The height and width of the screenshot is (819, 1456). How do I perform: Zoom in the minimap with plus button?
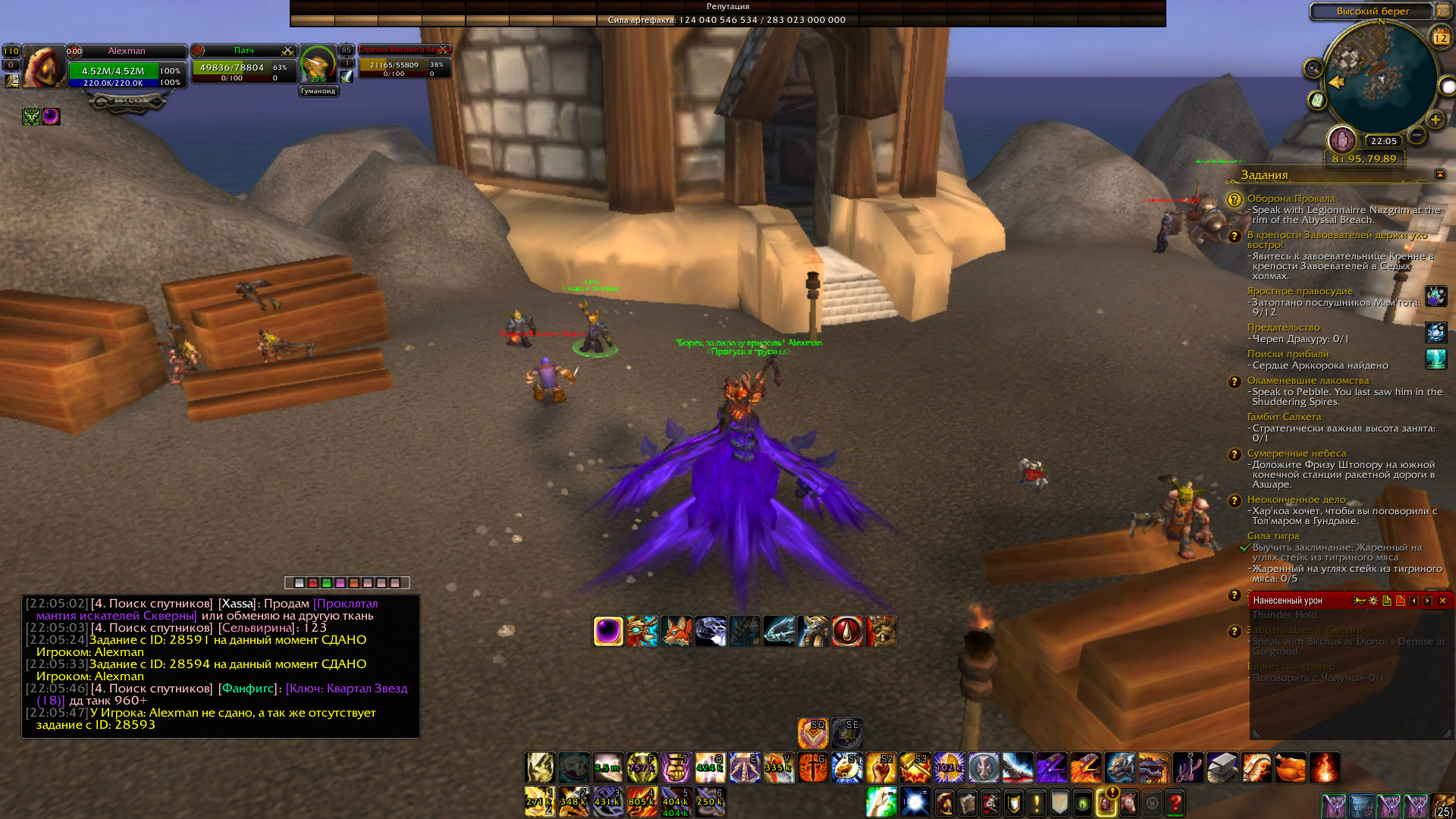point(1436,120)
